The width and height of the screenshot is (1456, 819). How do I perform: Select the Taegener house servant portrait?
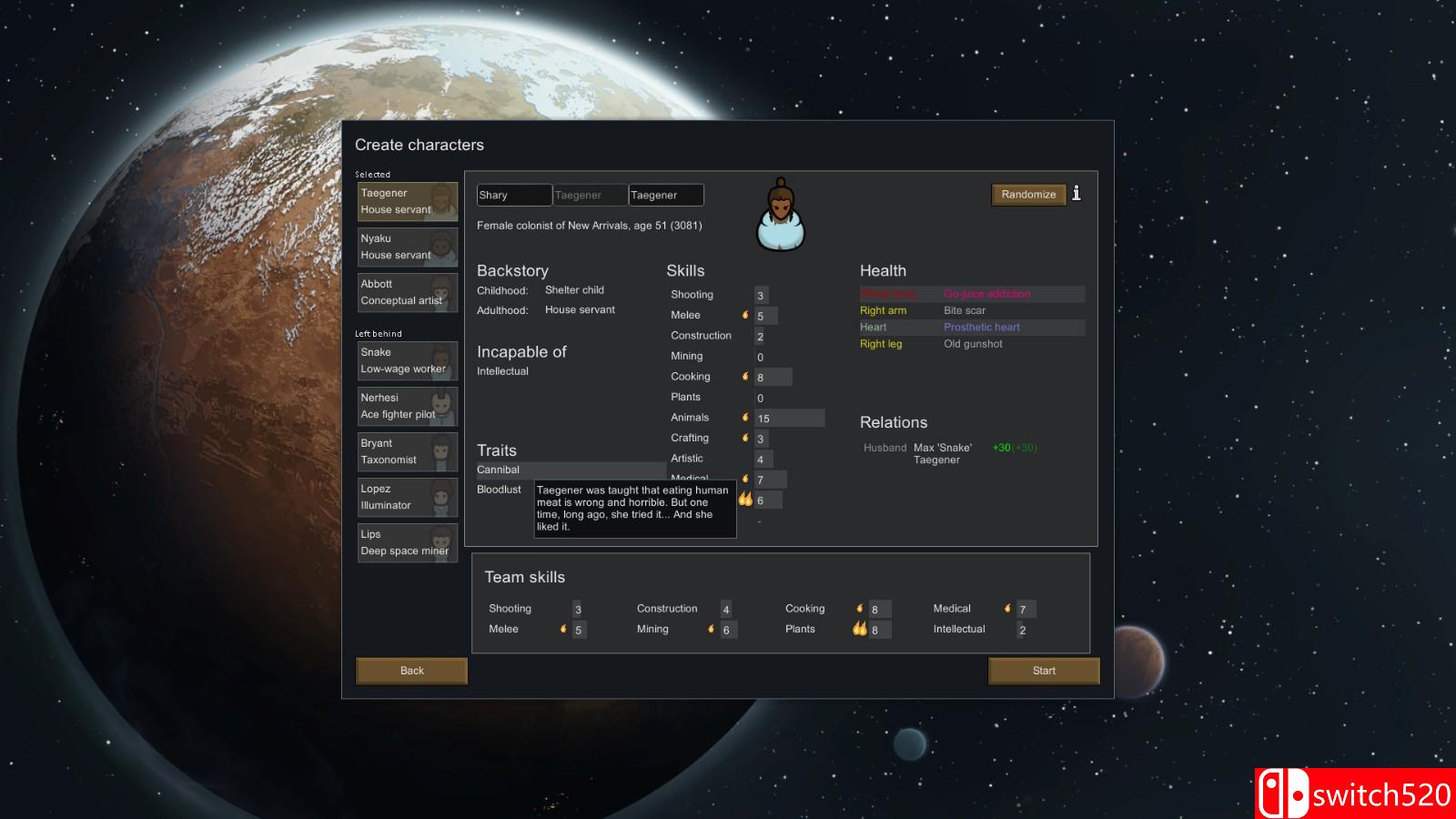coord(407,201)
